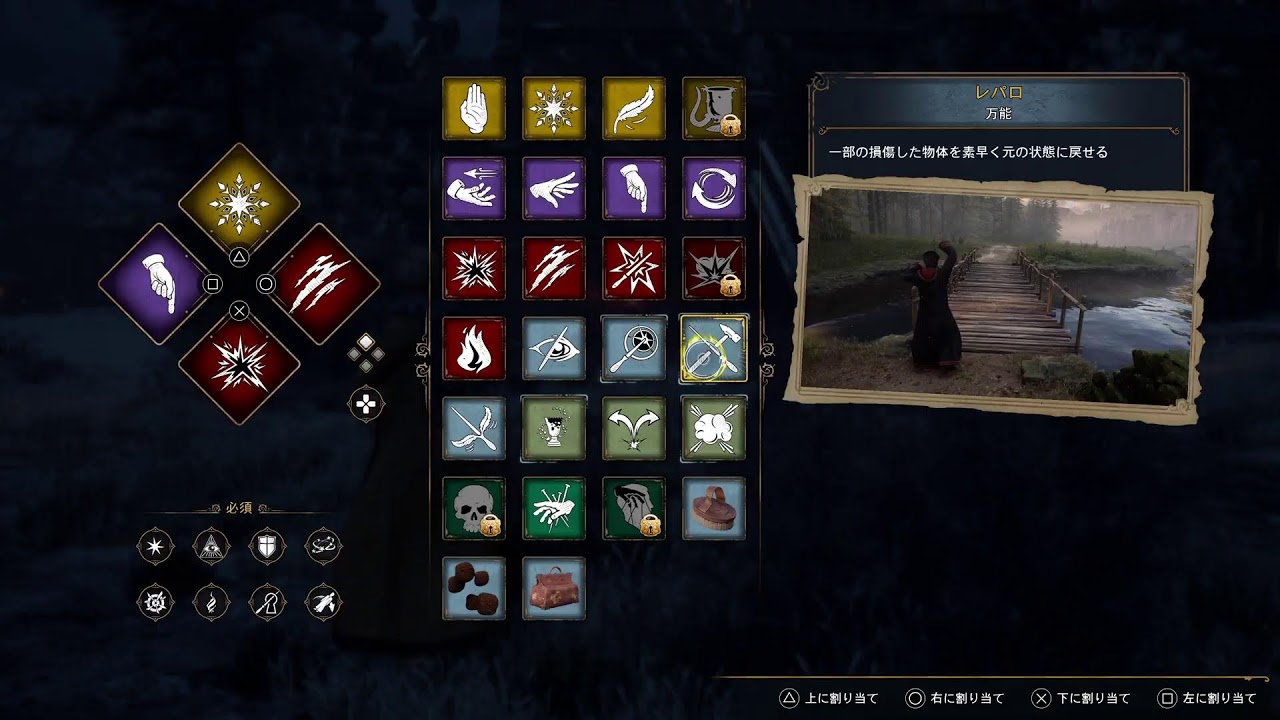Pick the Incendio flame spell
1280x720 pixels.
click(x=474, y=348)
